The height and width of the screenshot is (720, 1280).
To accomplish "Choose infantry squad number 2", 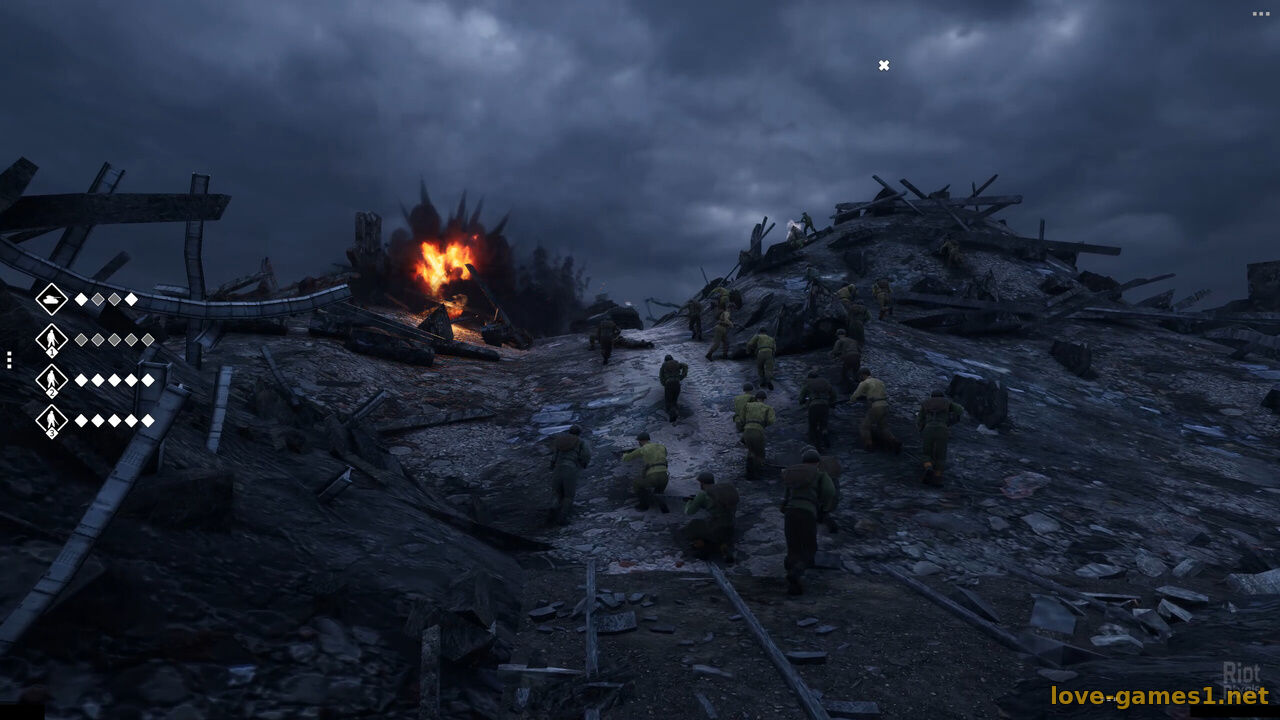I will click(51, 380).
